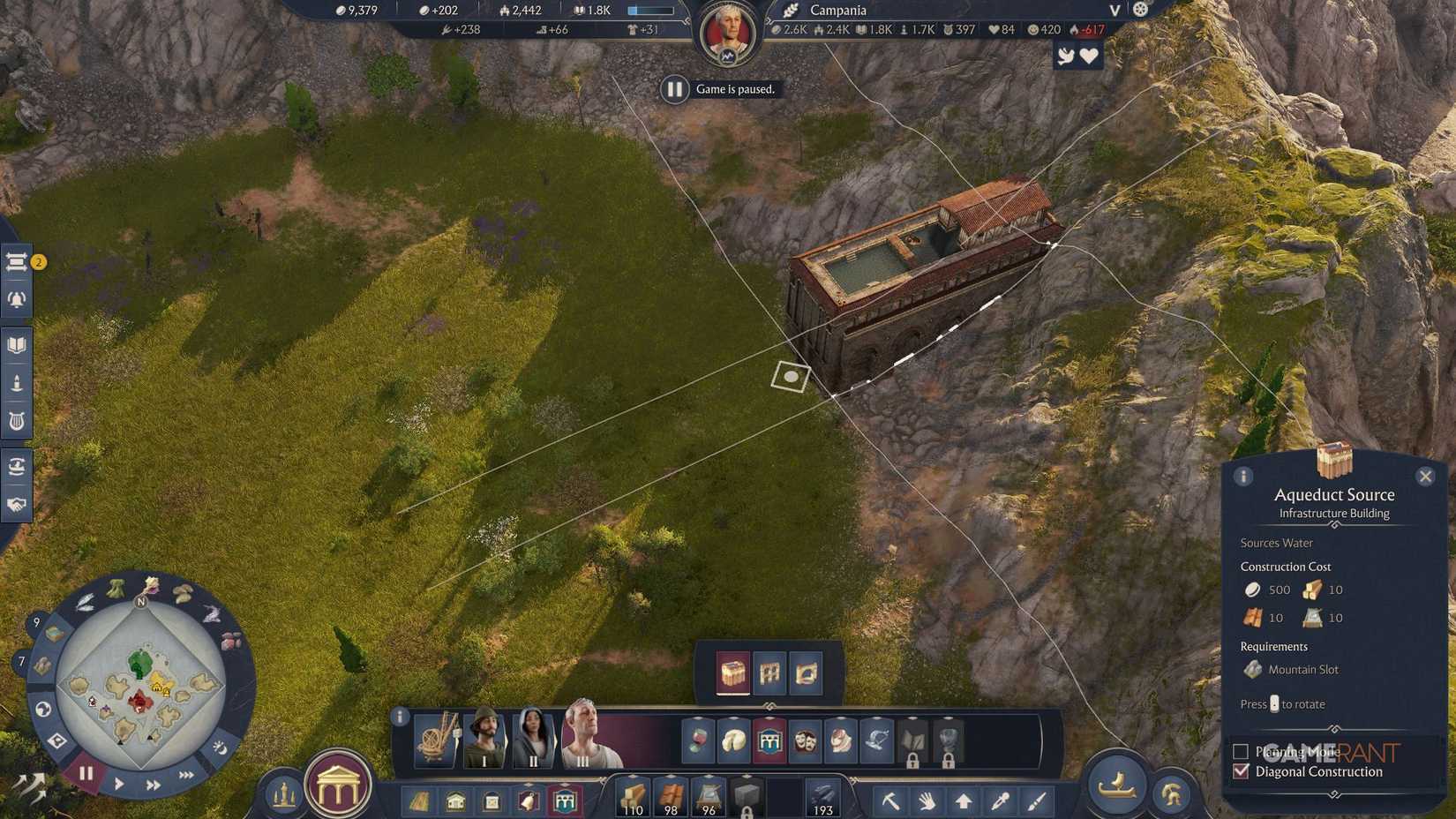This screenshot has width=1456, height=819.
Task: Select the building upgrade arrow tool
Action: pos(964,800)
